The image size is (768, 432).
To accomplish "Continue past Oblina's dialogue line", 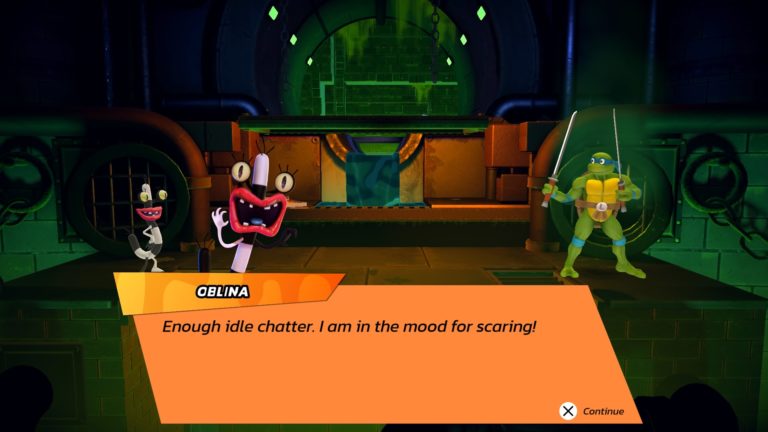I will click(591, 410).
